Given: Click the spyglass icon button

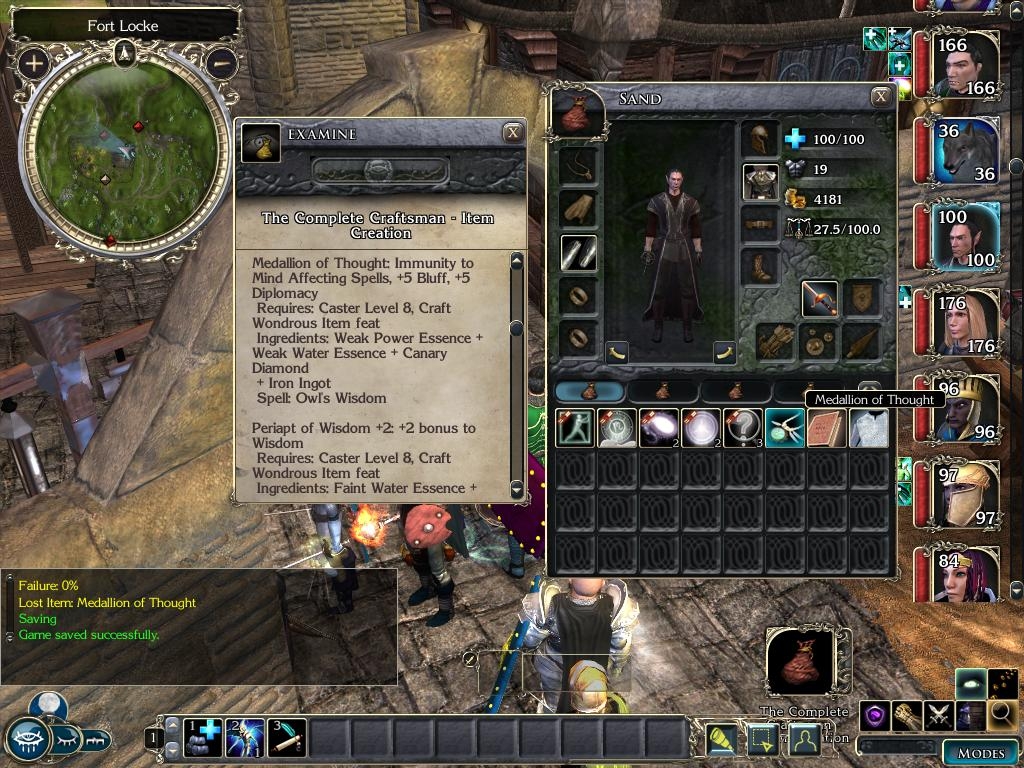Looking at the screenshot, I should (x=721, y=738).
